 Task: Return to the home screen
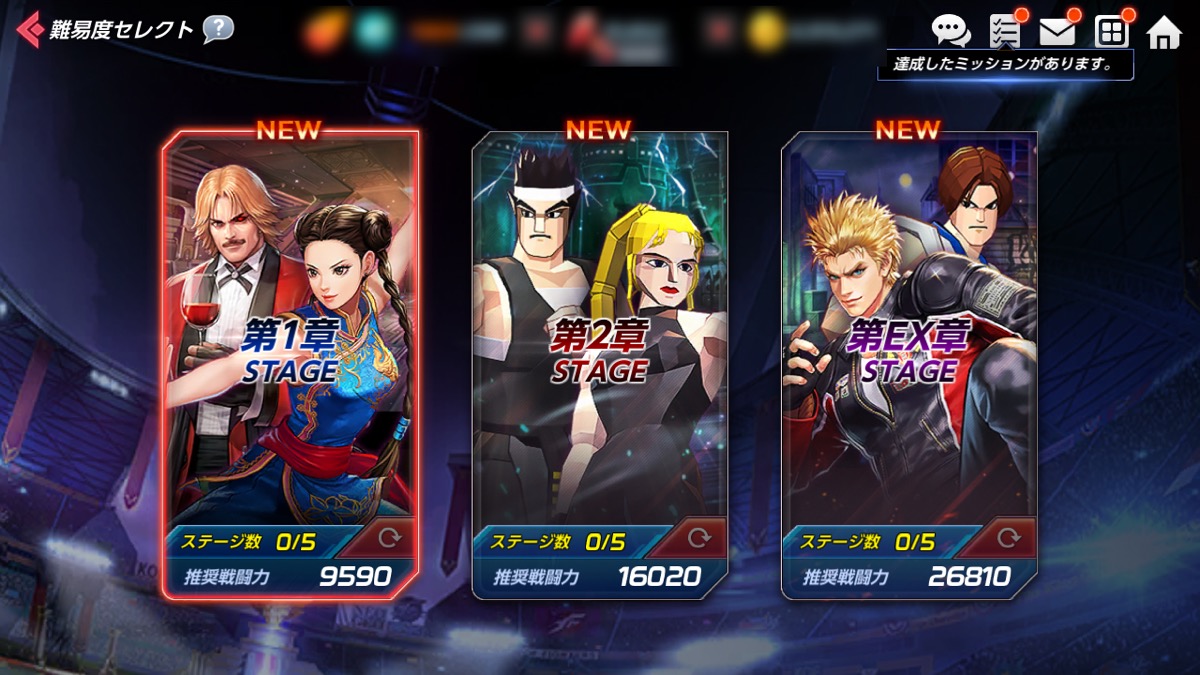pos(1164,33)
